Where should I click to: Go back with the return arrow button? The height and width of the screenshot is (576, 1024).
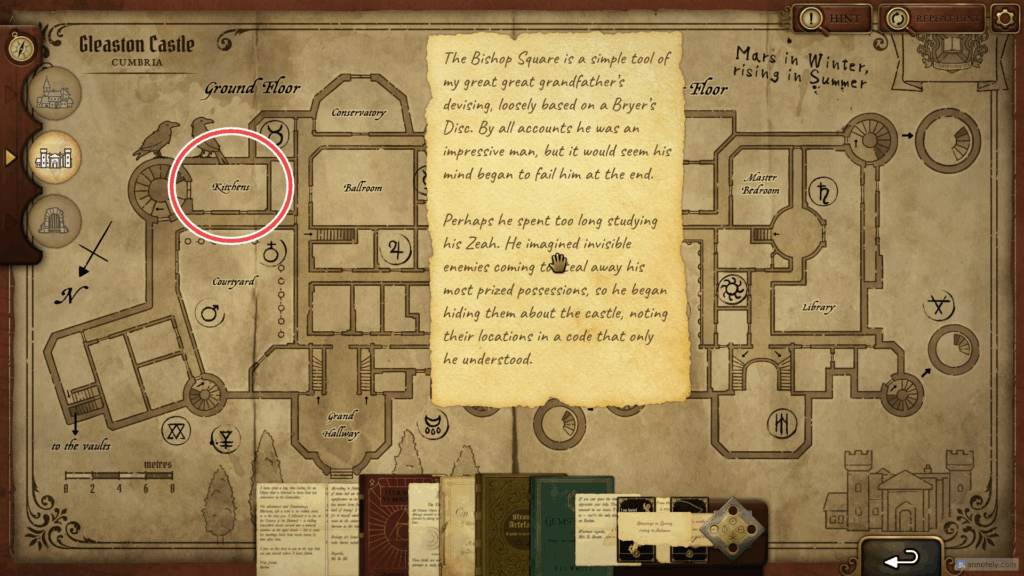pos(902,556)
